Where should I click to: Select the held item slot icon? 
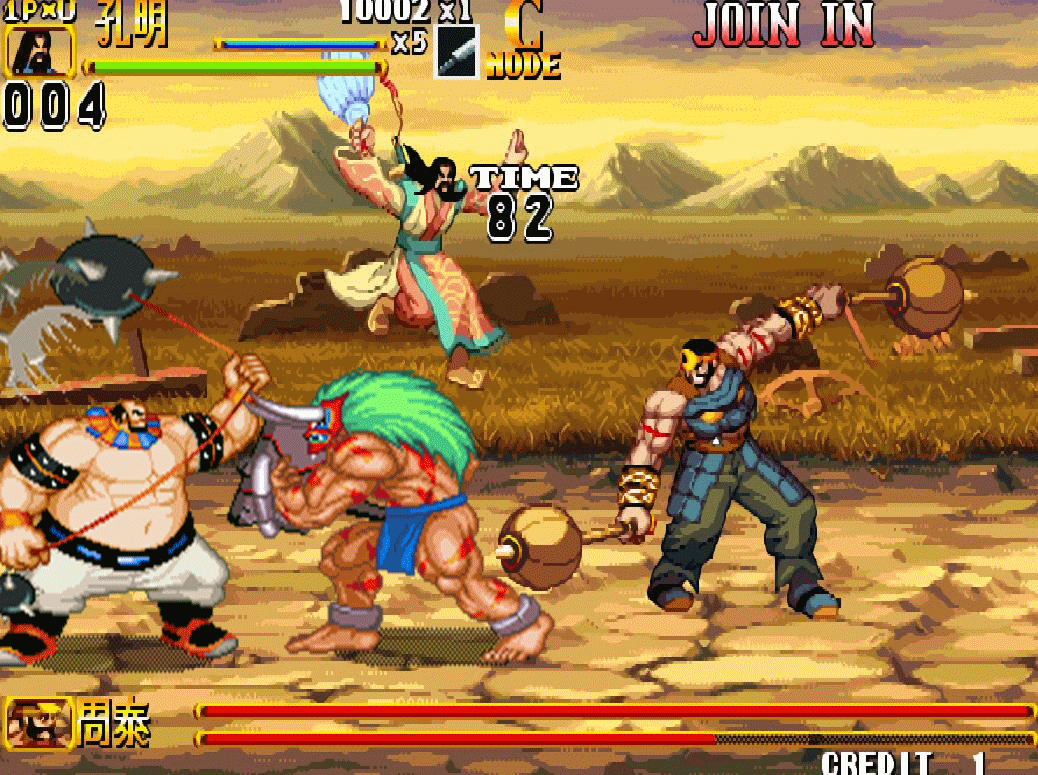457,52
